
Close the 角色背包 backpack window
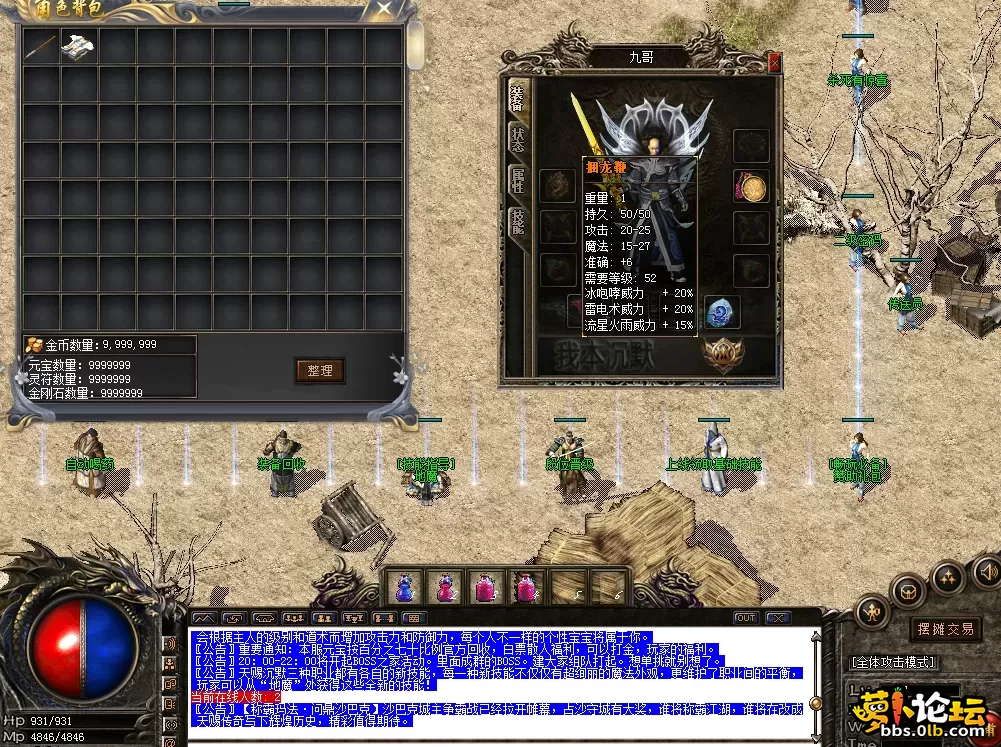pyautogui.click(x=383, y=11)
